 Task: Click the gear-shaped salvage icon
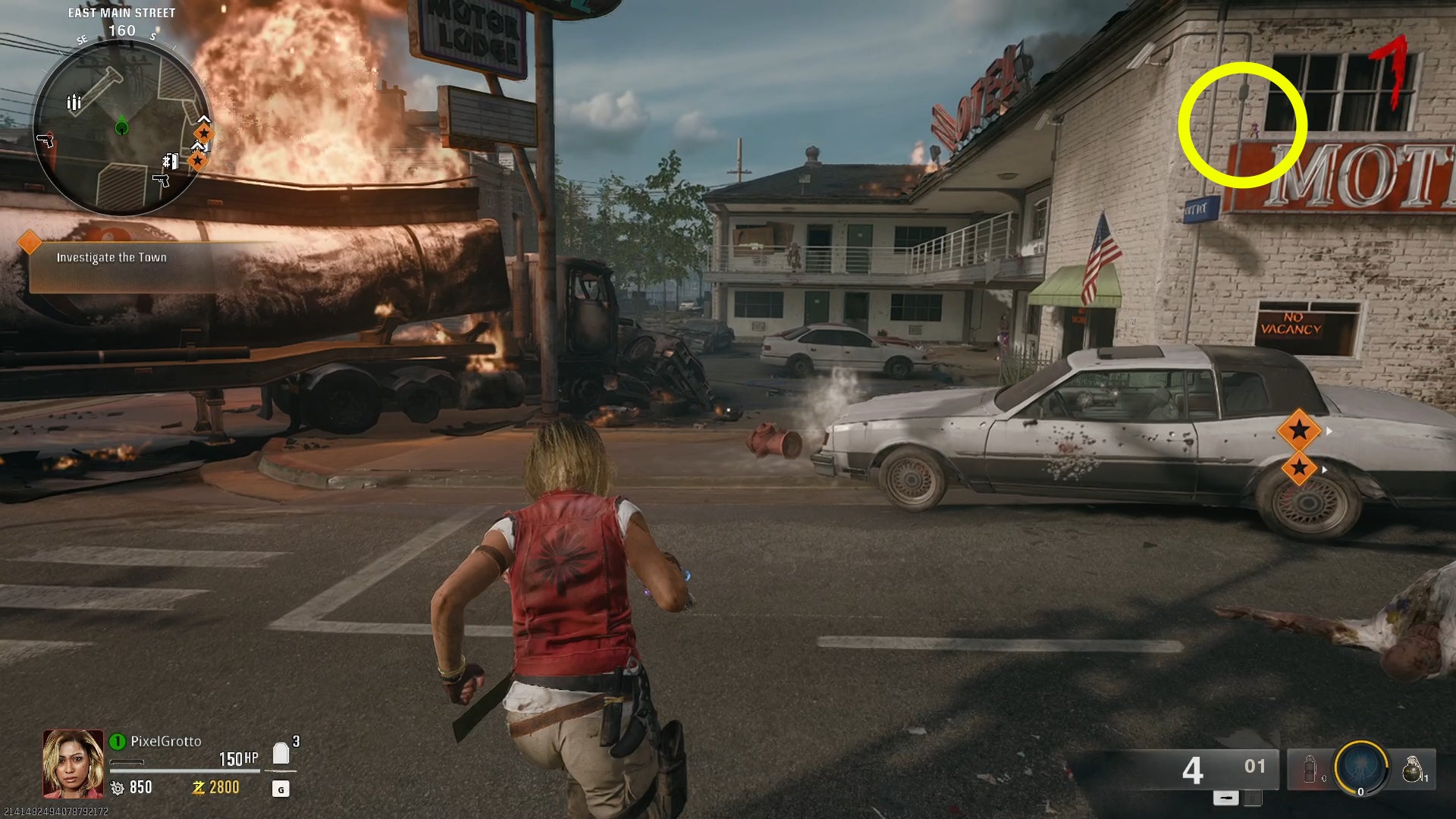point(118,788)
